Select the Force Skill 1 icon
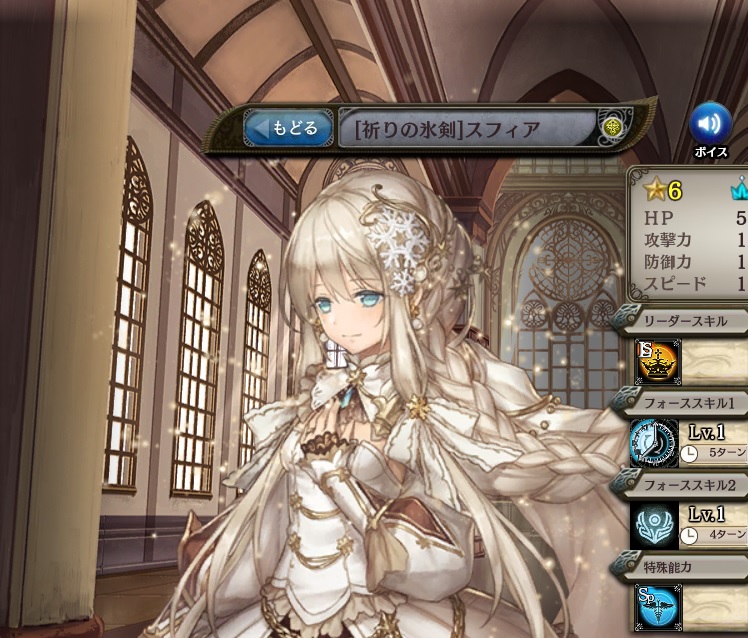Viewport: 748px width, 638px height. (x=654, y=443)
